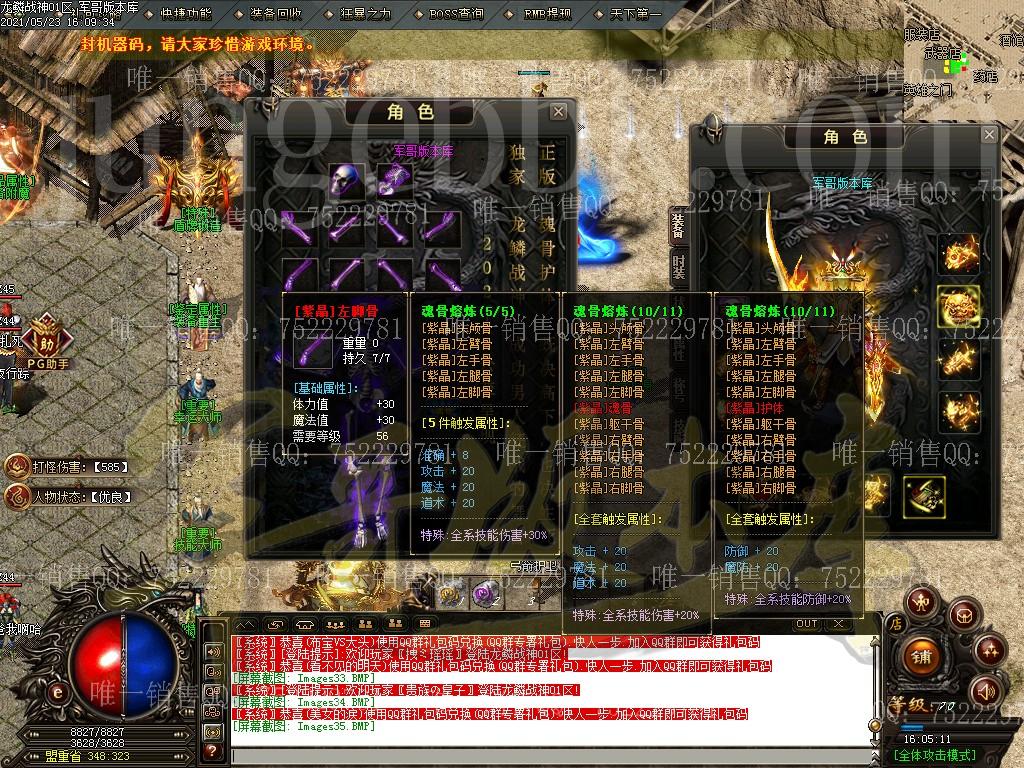1024x768 pixels.
Task: Click the OUT button
Action: click(x=806, y=624)
